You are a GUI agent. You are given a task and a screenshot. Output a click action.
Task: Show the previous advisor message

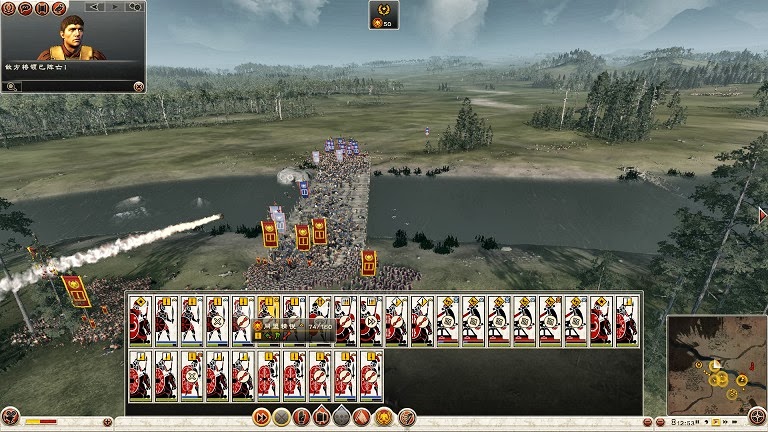[x=95, y=7]
